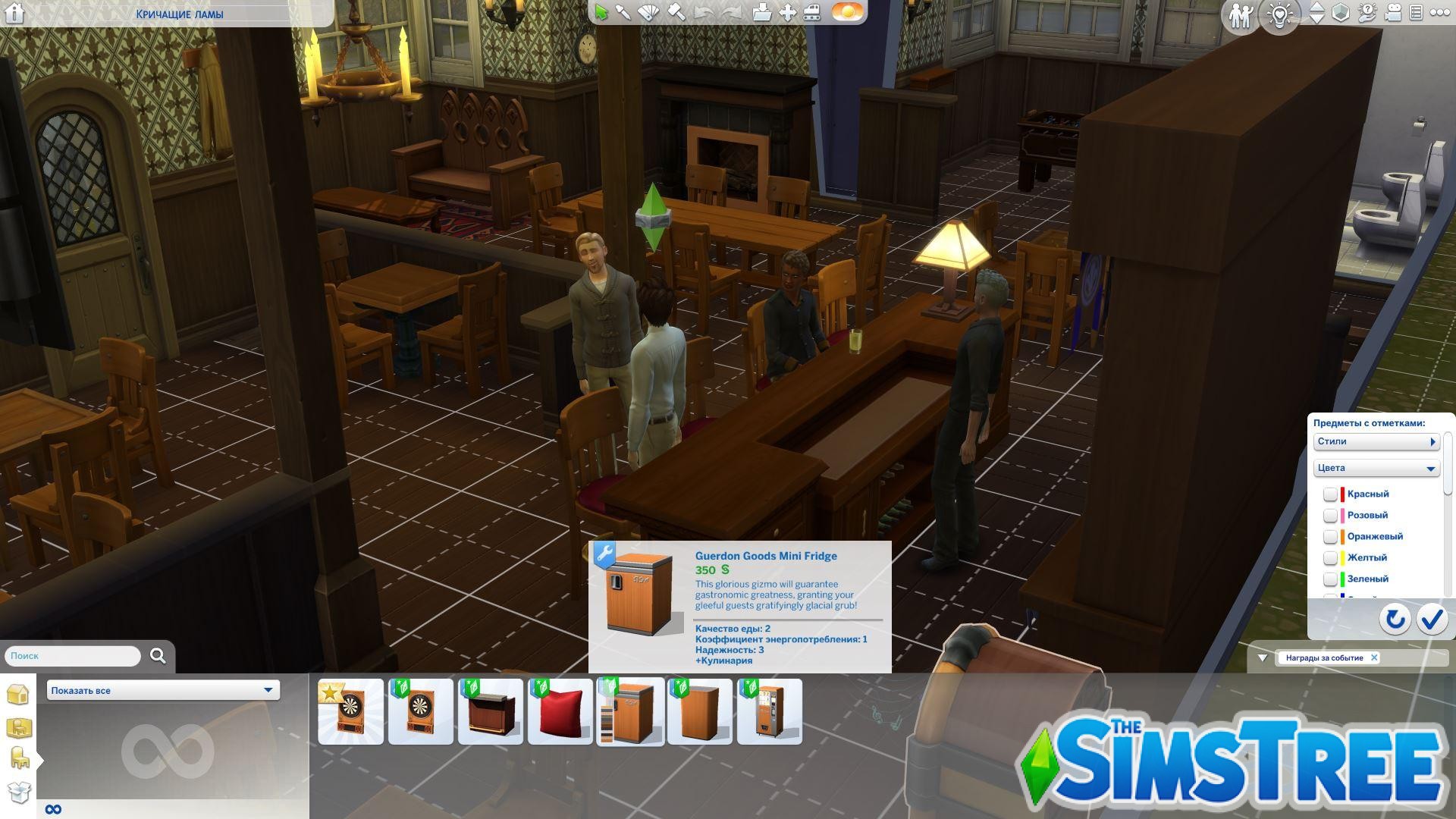Viewport: 1456px width, 819px height.
Task: Switch to Live mode with the sims icon
Action: click(1241, 14)
